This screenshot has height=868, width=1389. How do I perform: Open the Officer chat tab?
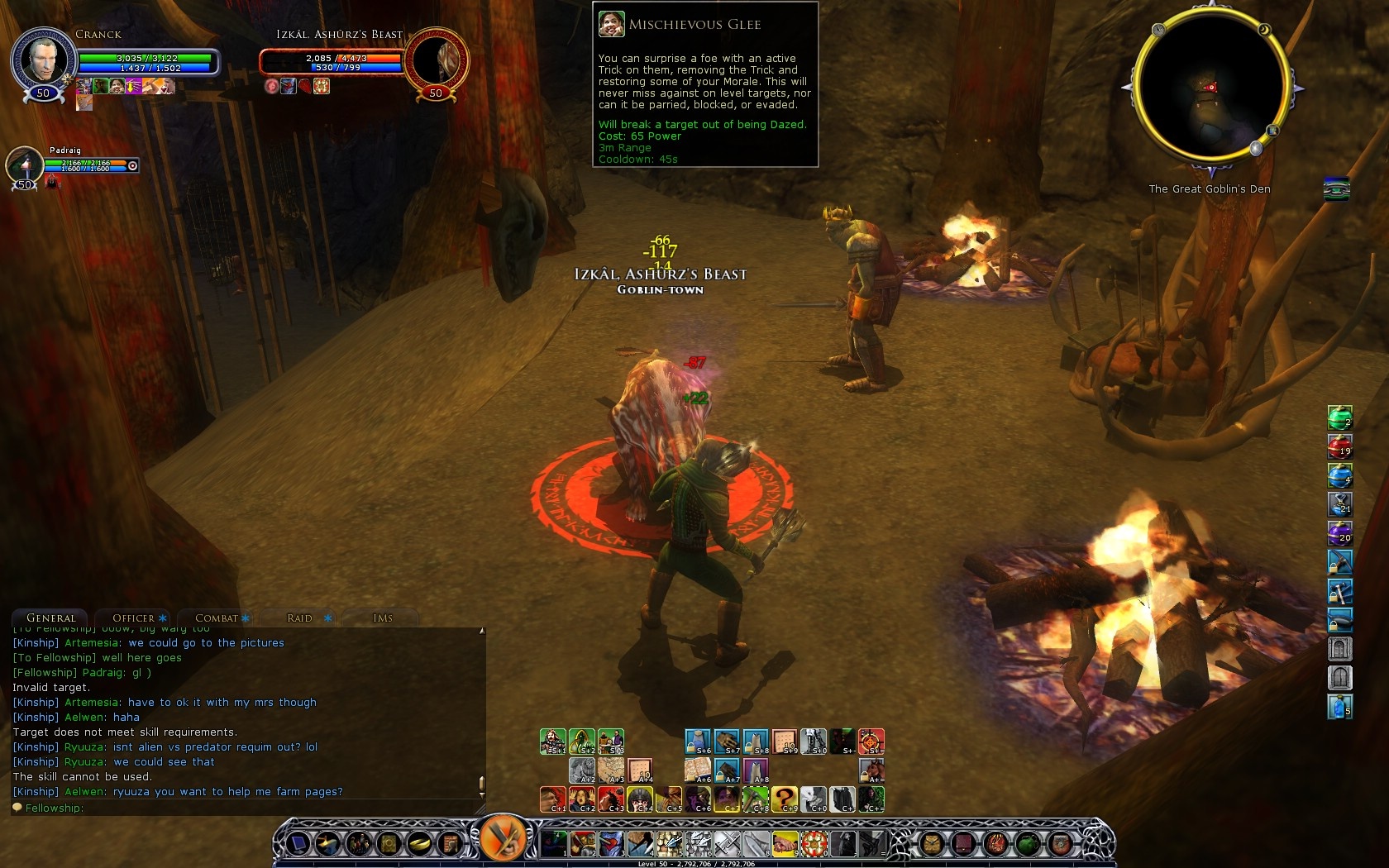133,618
